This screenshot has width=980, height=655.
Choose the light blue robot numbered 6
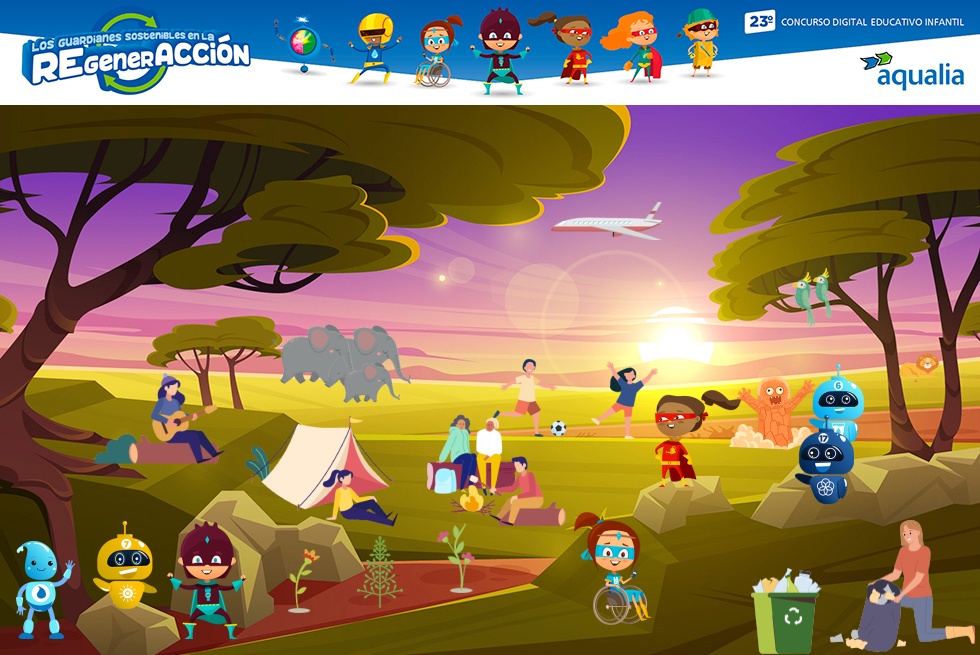click(838, 400)
